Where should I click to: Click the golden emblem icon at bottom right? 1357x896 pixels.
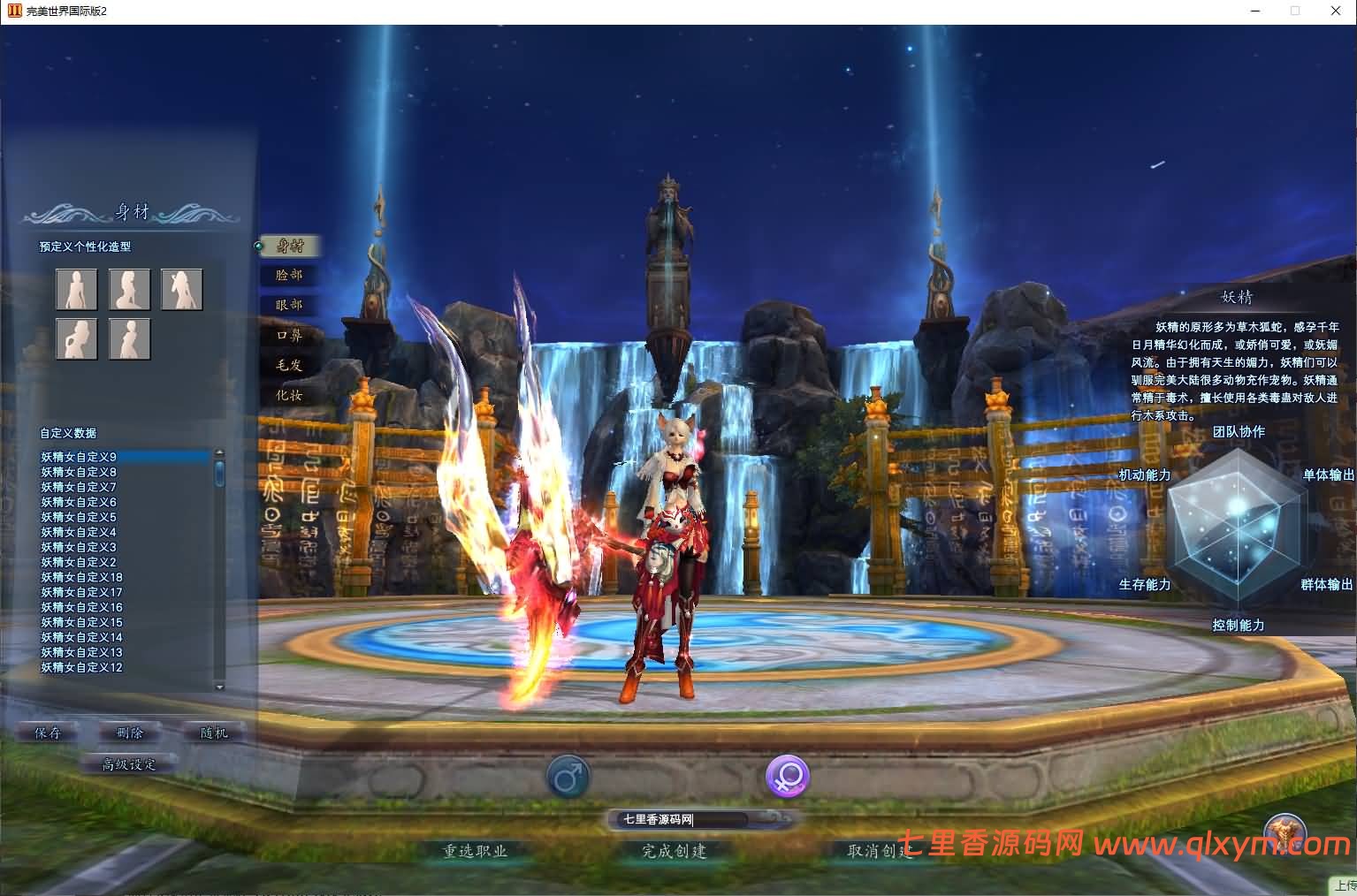tap(1283, 834)
